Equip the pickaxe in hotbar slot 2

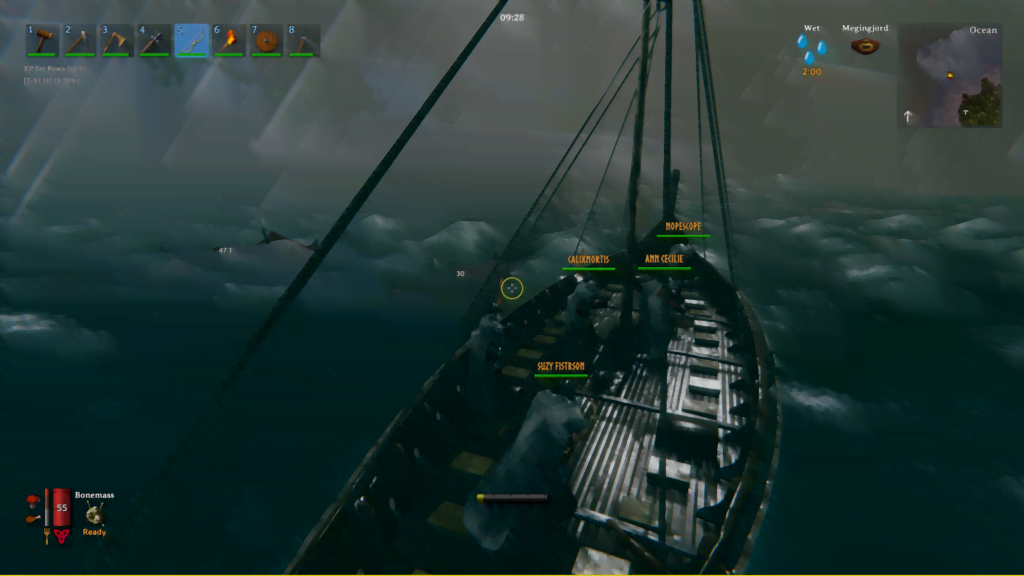click(80, 41)
